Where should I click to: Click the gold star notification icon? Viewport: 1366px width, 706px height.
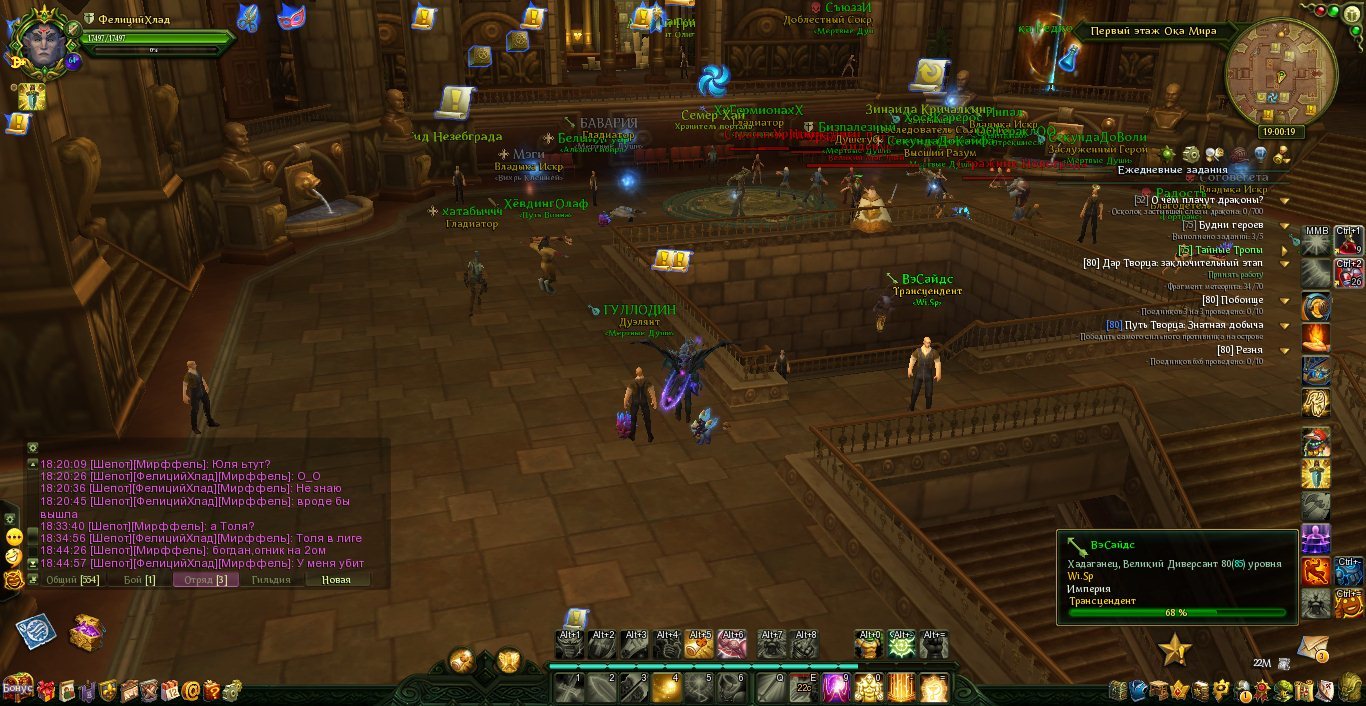tap(1175, 651)
